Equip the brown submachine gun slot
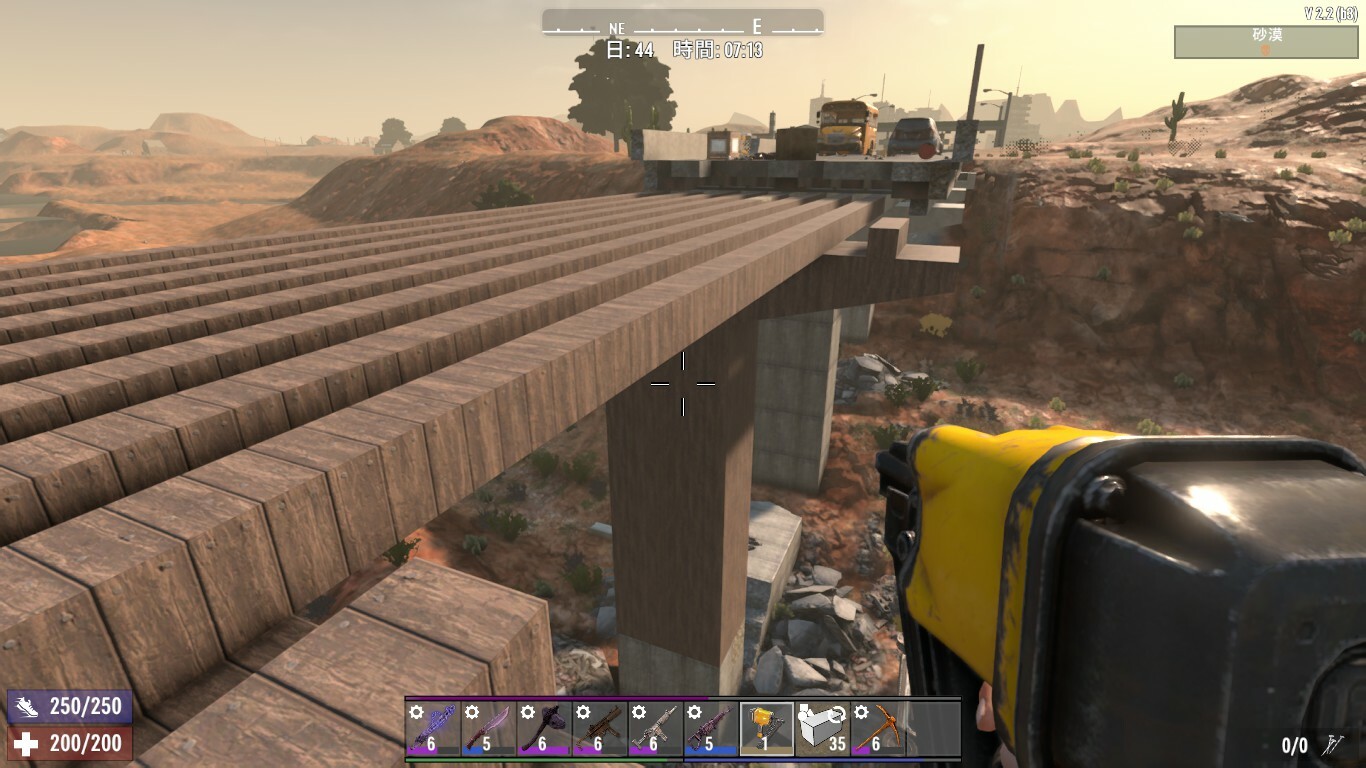The width and height of the screenshot is (1366, 768). [x=600, y=728]
